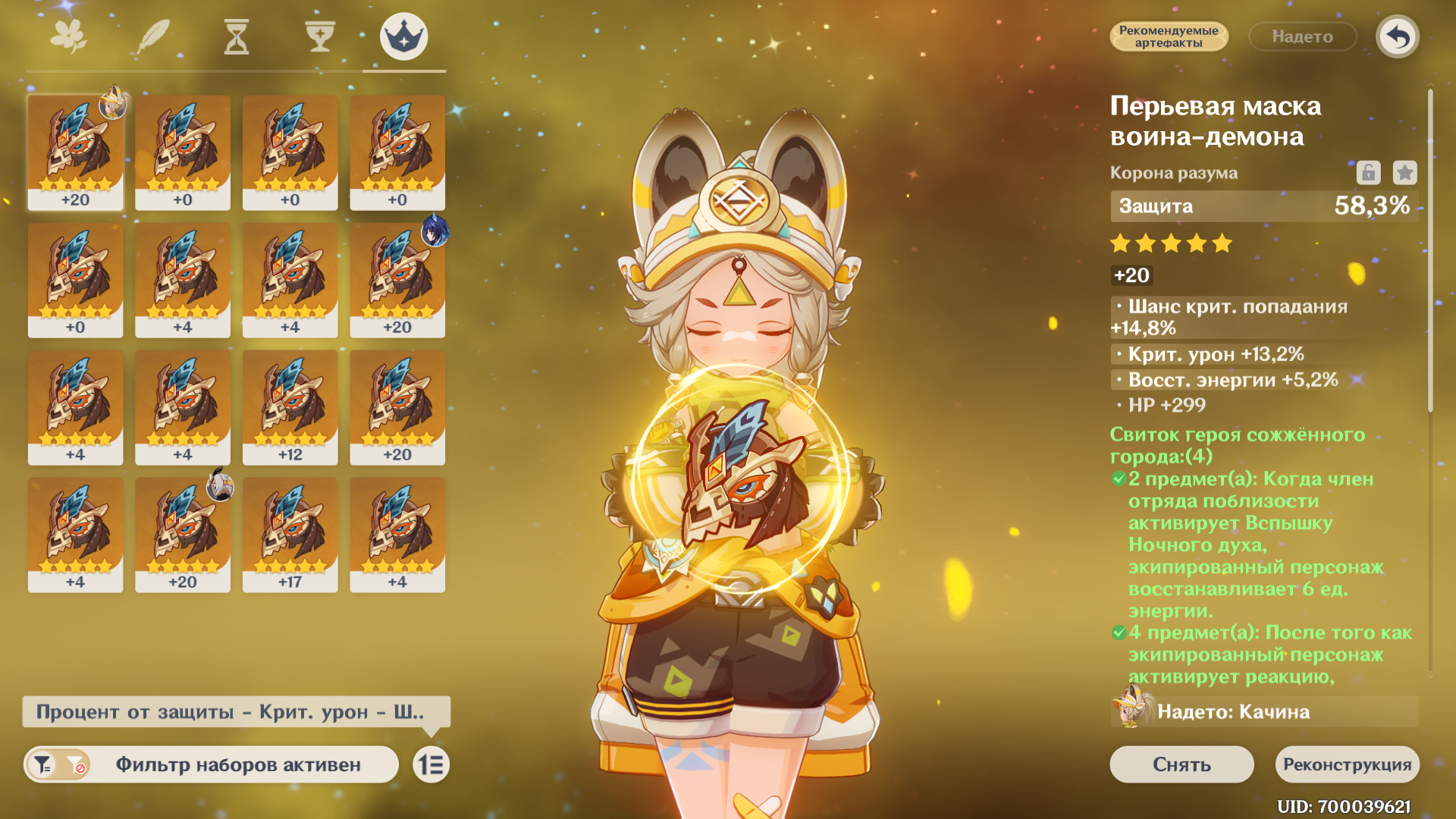Change the sort order with list icon
Screen dimensions: 1456x819
(x=431, y=764)
